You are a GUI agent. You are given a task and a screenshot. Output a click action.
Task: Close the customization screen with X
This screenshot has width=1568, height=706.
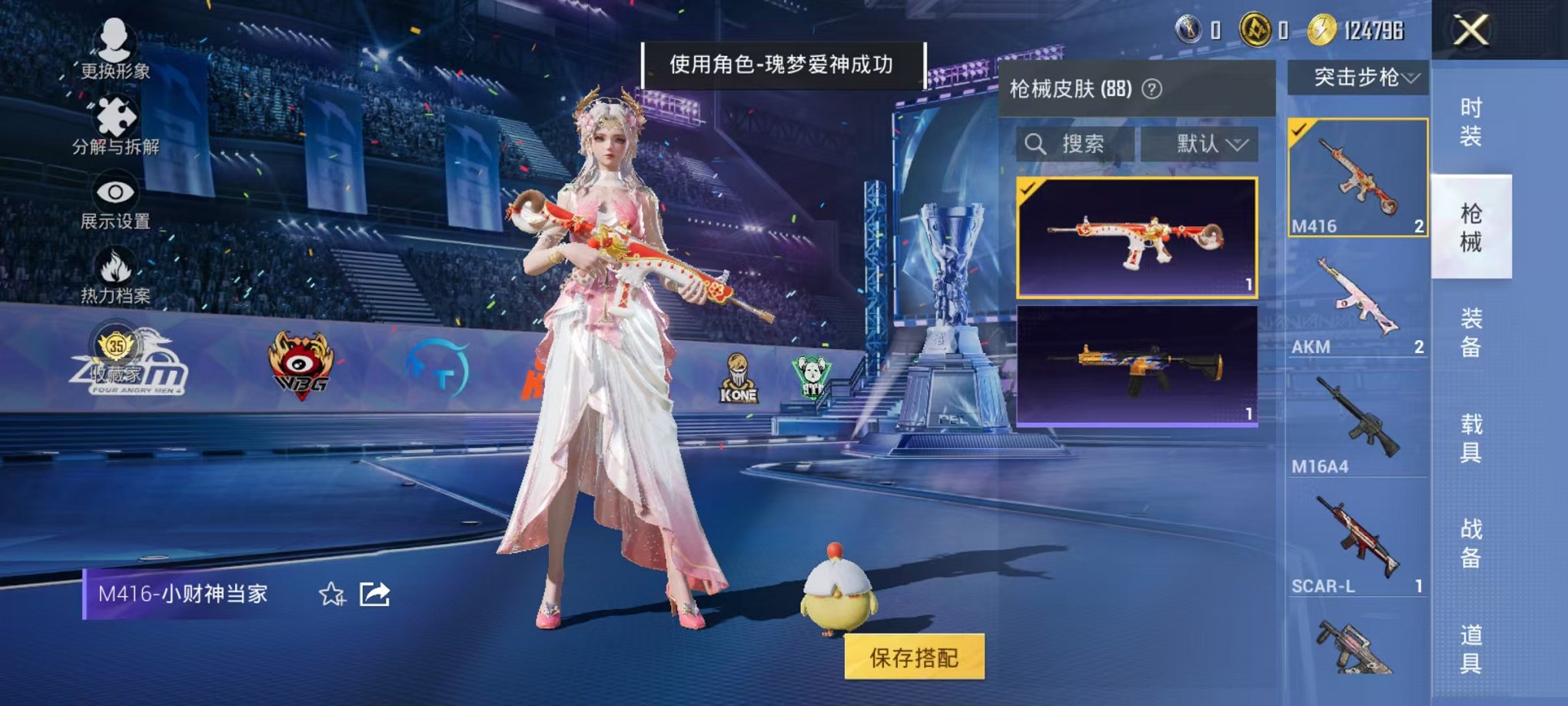[1471, 32]
